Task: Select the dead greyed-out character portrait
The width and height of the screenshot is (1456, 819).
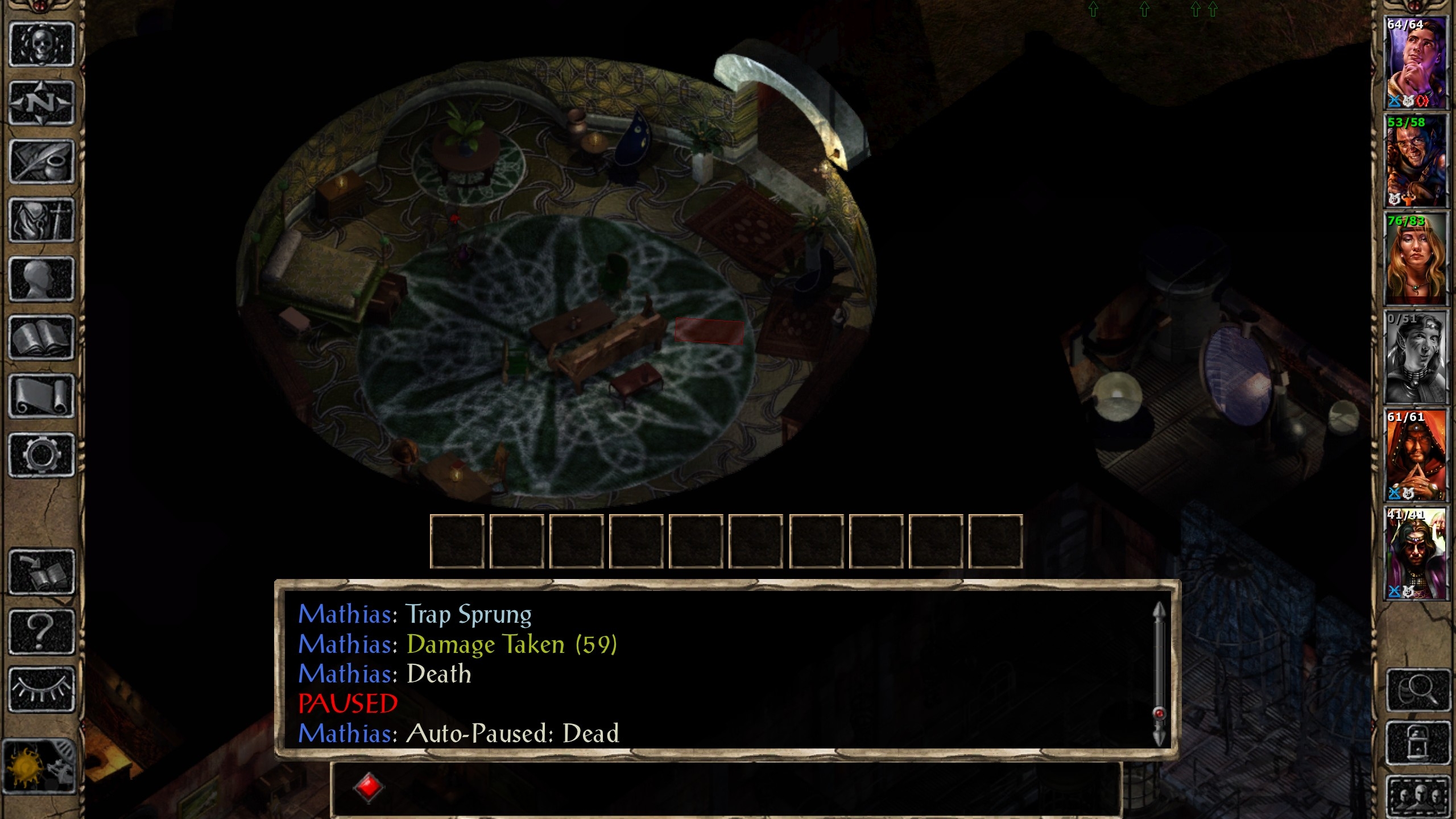Action: point(1415,358)
